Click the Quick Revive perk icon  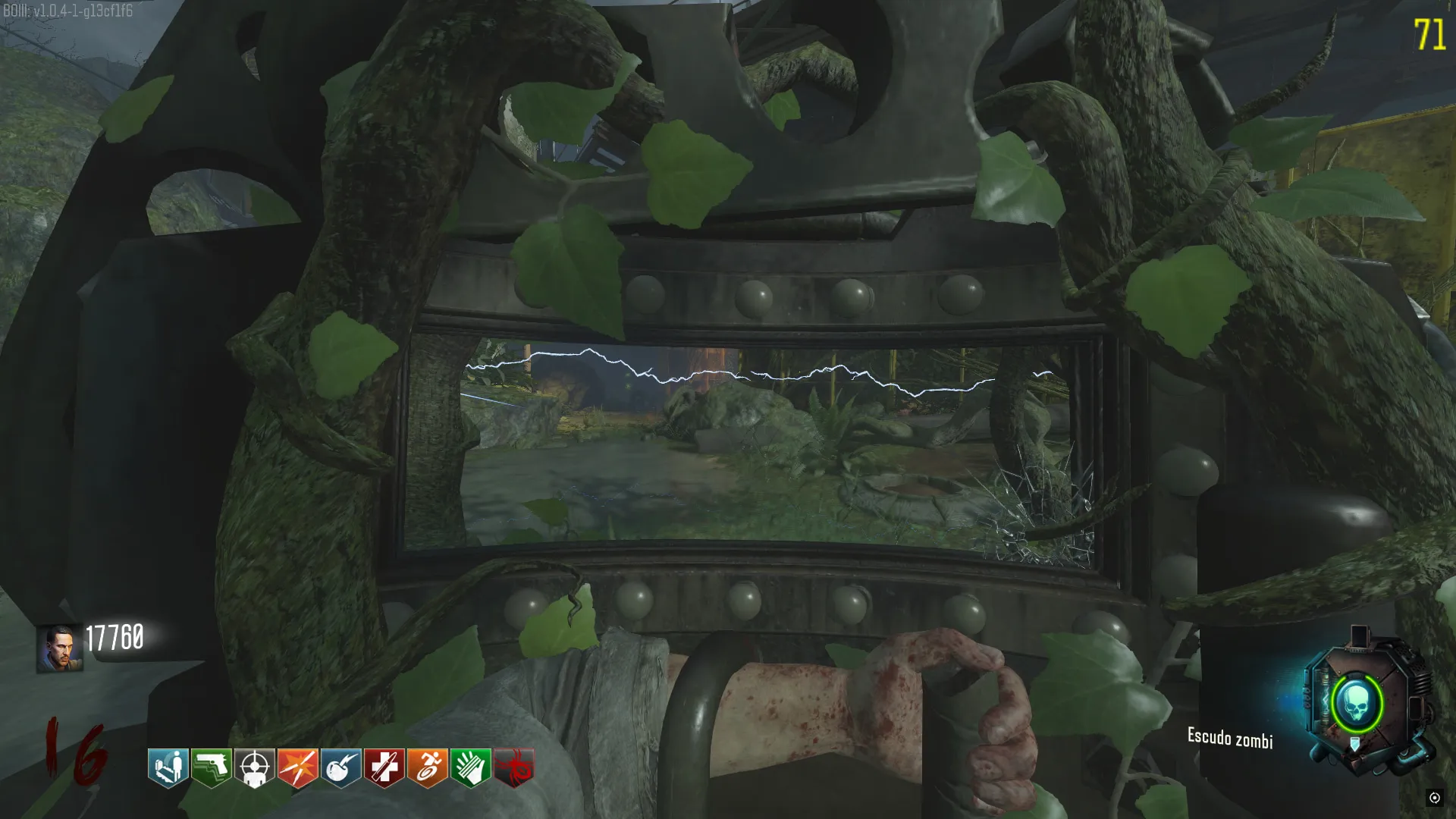coord(168,767)
